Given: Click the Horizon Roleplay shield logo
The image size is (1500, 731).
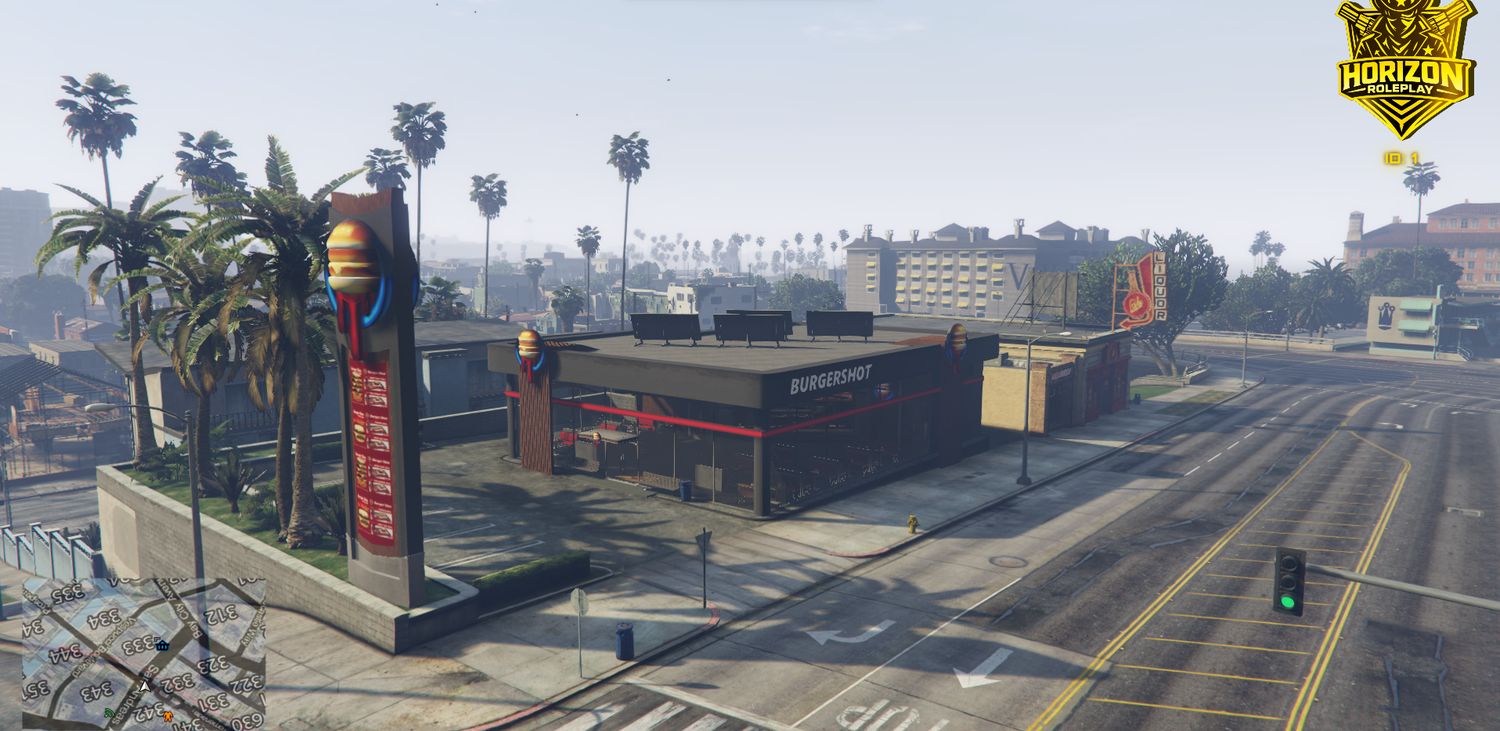Looking at the screenshot, I should click(x=1404, y=63).
